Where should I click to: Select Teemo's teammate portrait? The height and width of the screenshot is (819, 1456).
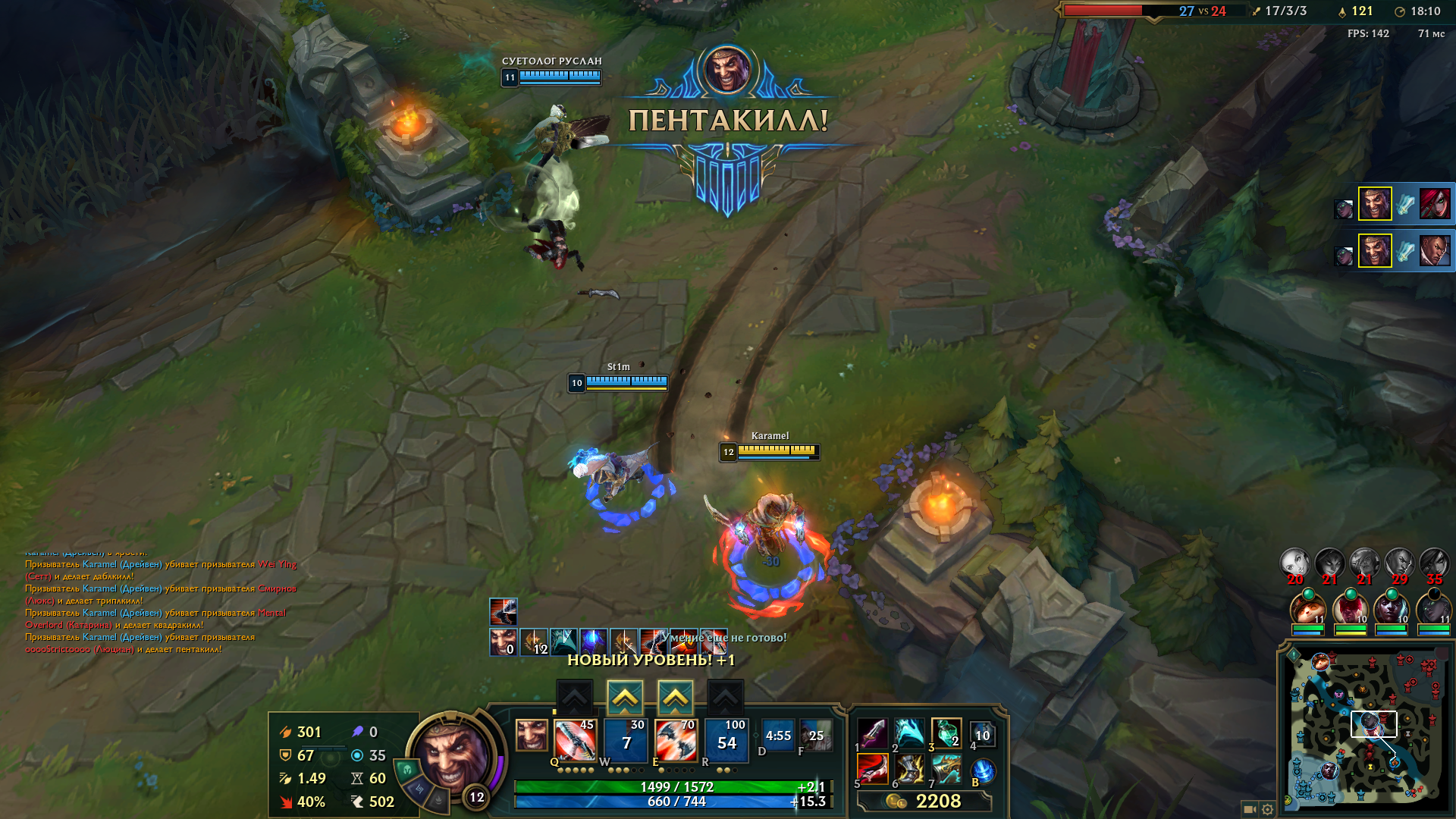click(x=1307, y=609)
